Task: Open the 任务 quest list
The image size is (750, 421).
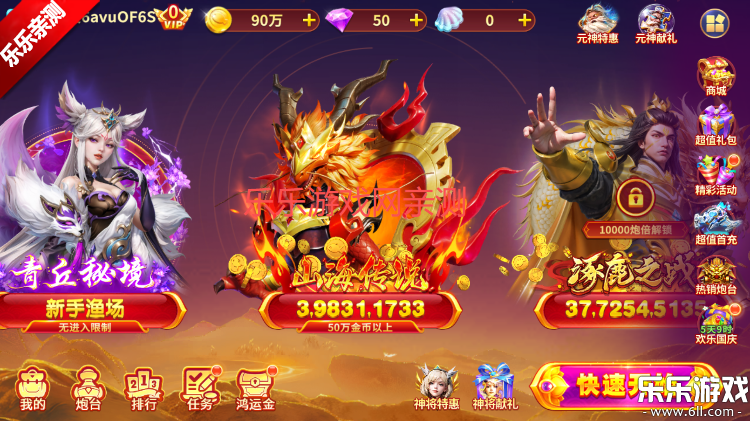Action: click(199, 389)
